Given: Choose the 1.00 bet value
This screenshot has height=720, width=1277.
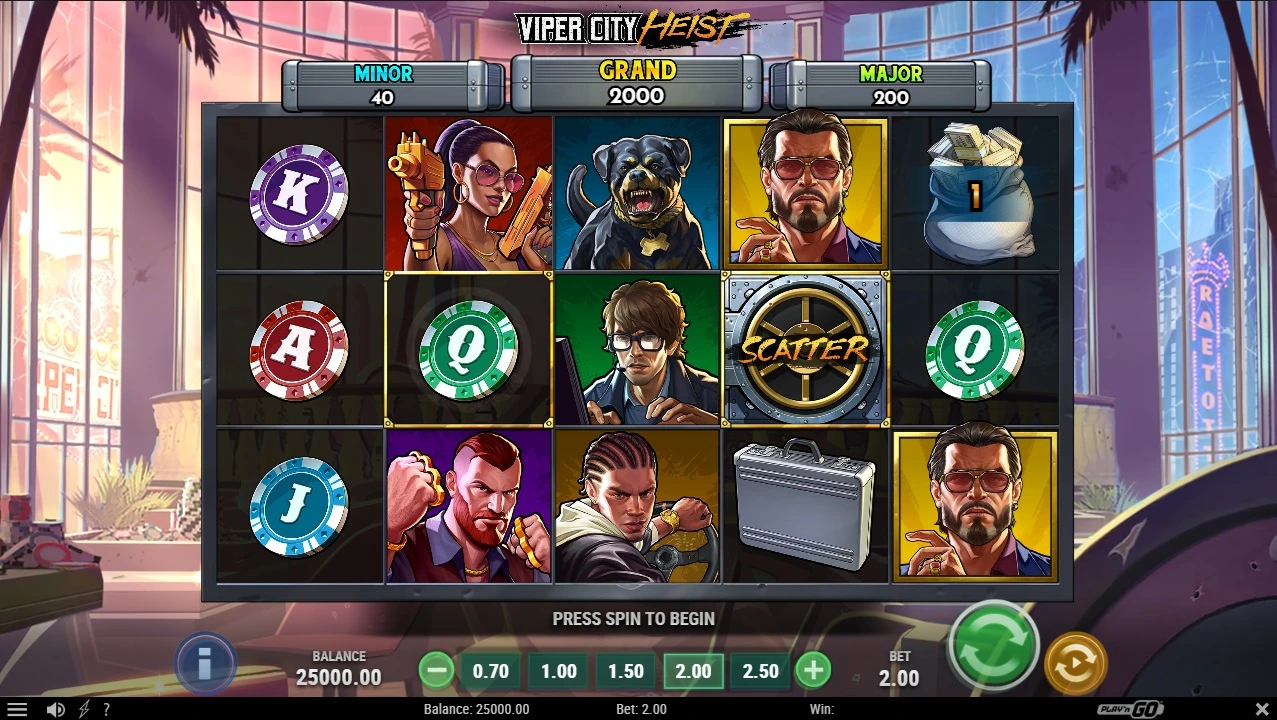Looking at the screenshot, I should 558,671.
